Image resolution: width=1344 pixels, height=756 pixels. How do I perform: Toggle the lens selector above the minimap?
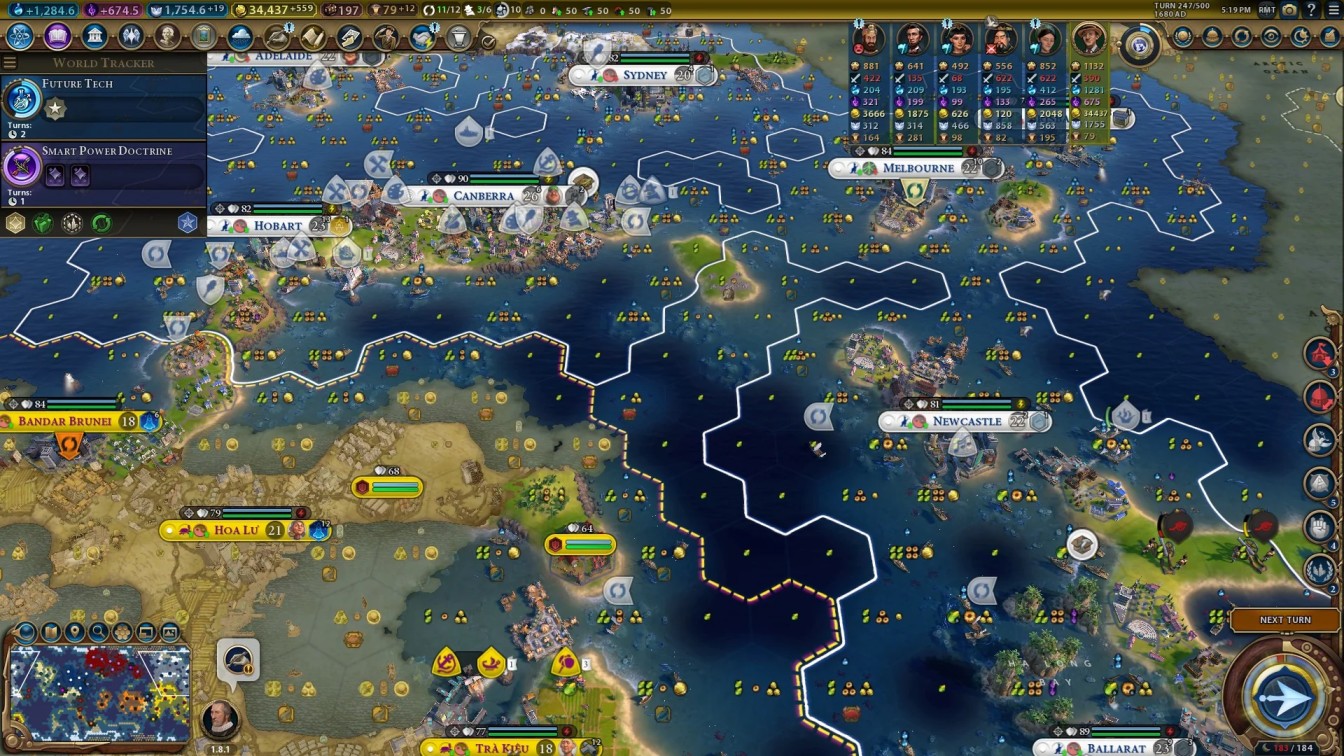122,632
